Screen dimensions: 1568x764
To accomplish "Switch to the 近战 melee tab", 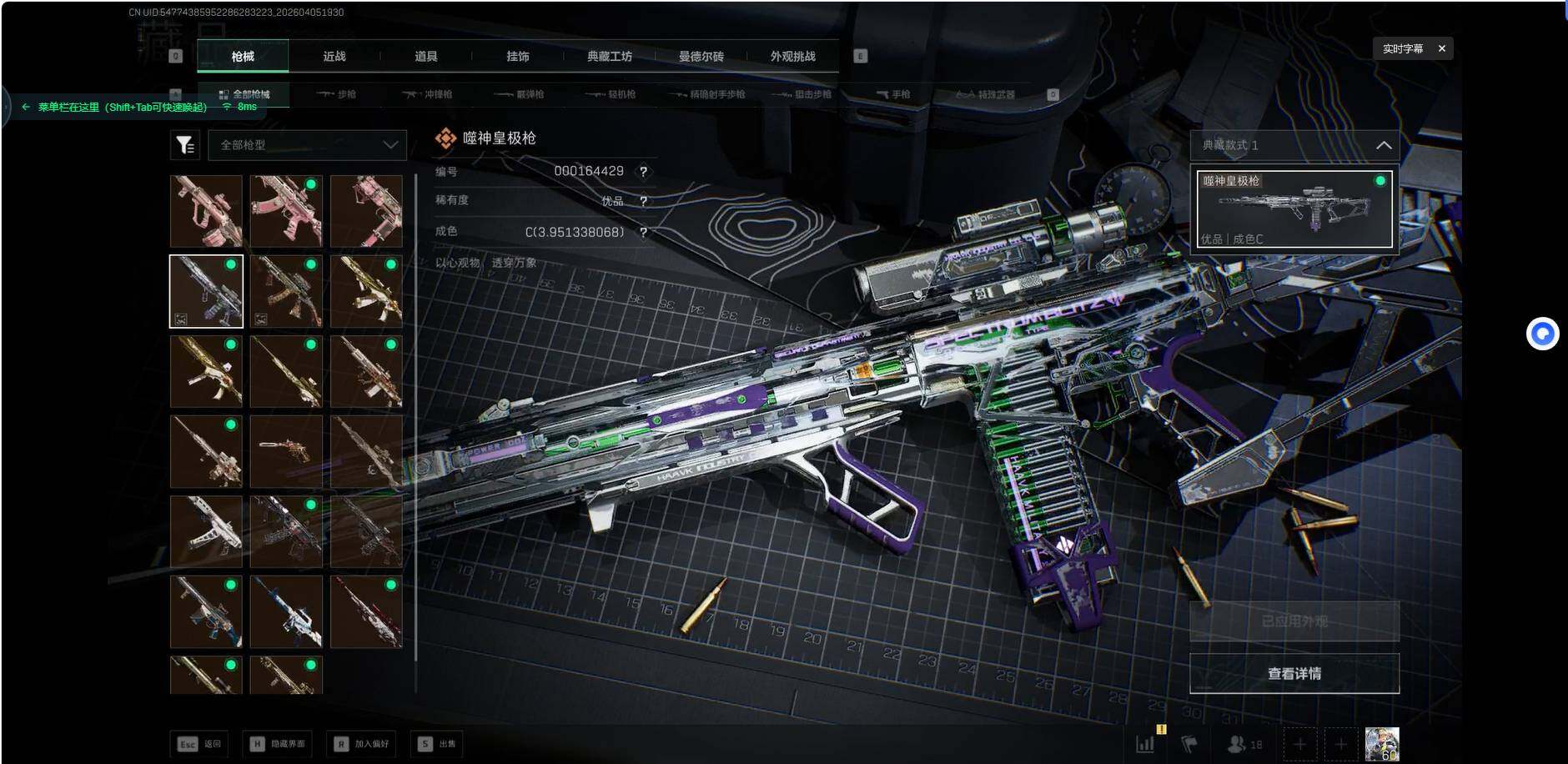I will (x=334, y=57).
